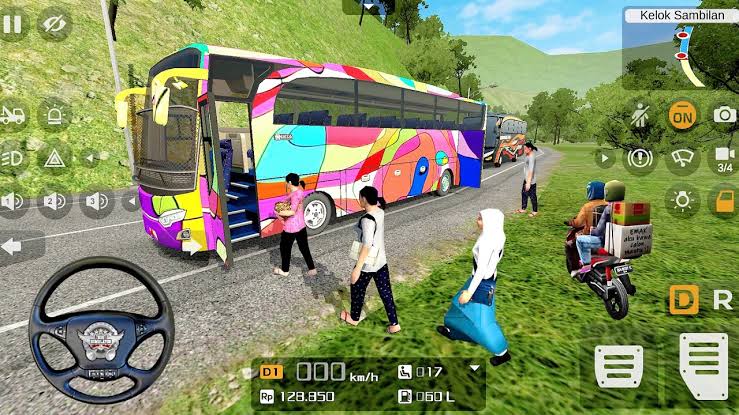739x415 pixels.
Task: Sound horn number 1
Action: pos(13,203)
